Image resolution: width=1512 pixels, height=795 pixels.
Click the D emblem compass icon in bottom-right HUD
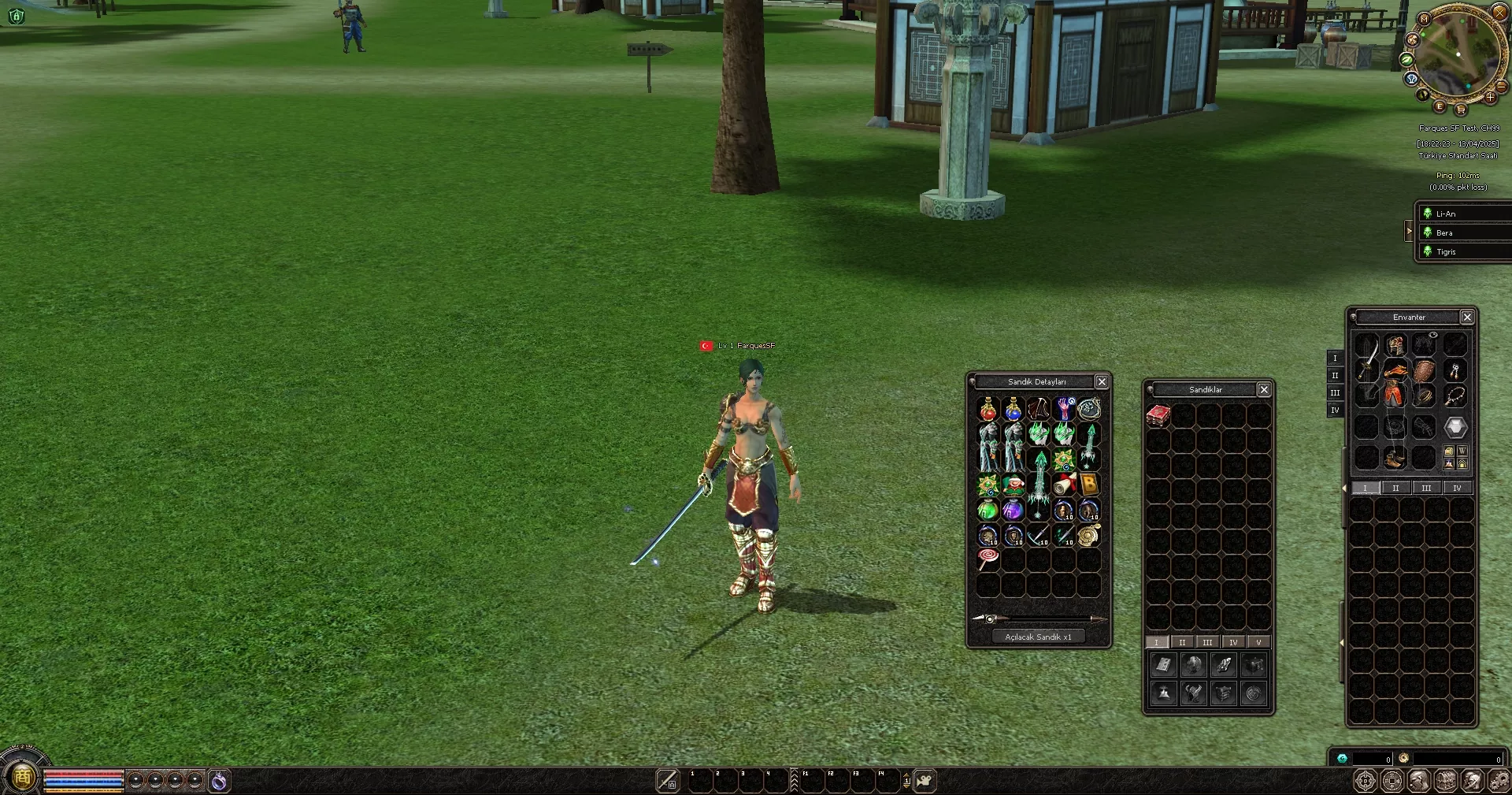pyautogui.click(x=1366, y=781)
